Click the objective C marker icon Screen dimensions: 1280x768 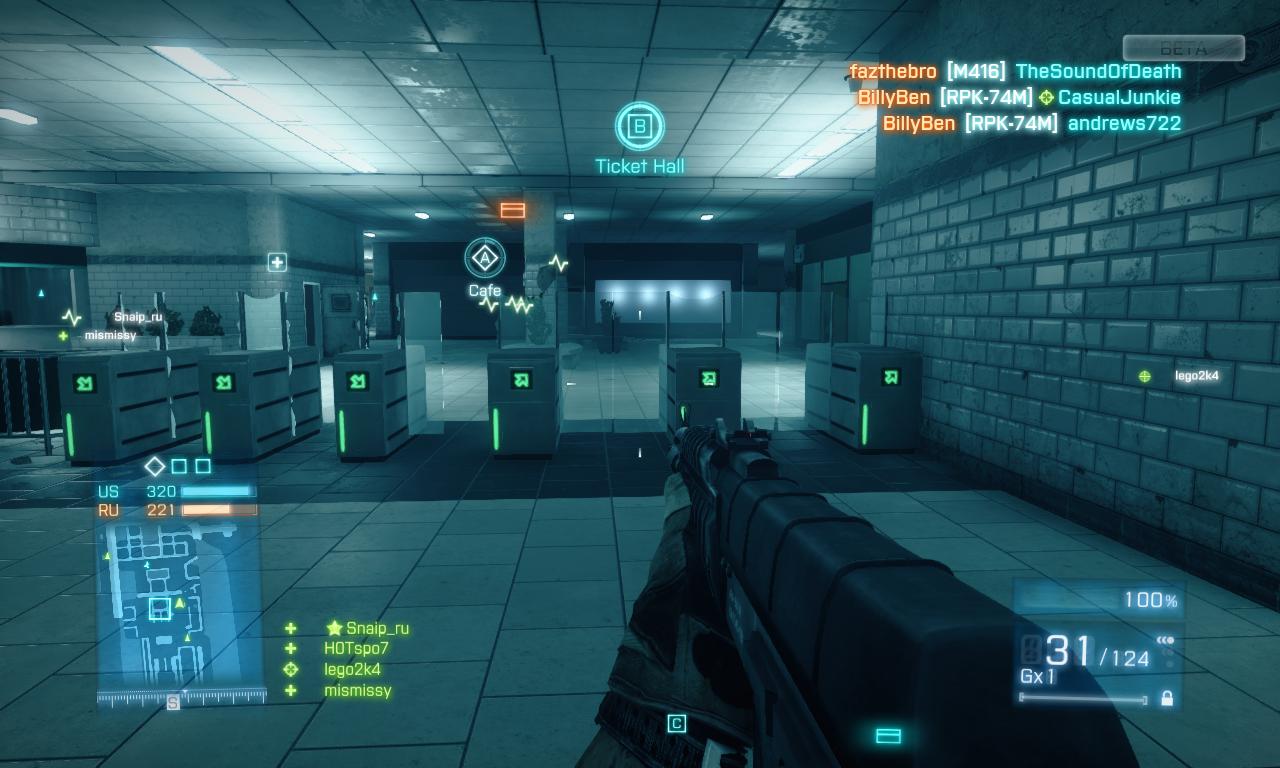[677, 723]
